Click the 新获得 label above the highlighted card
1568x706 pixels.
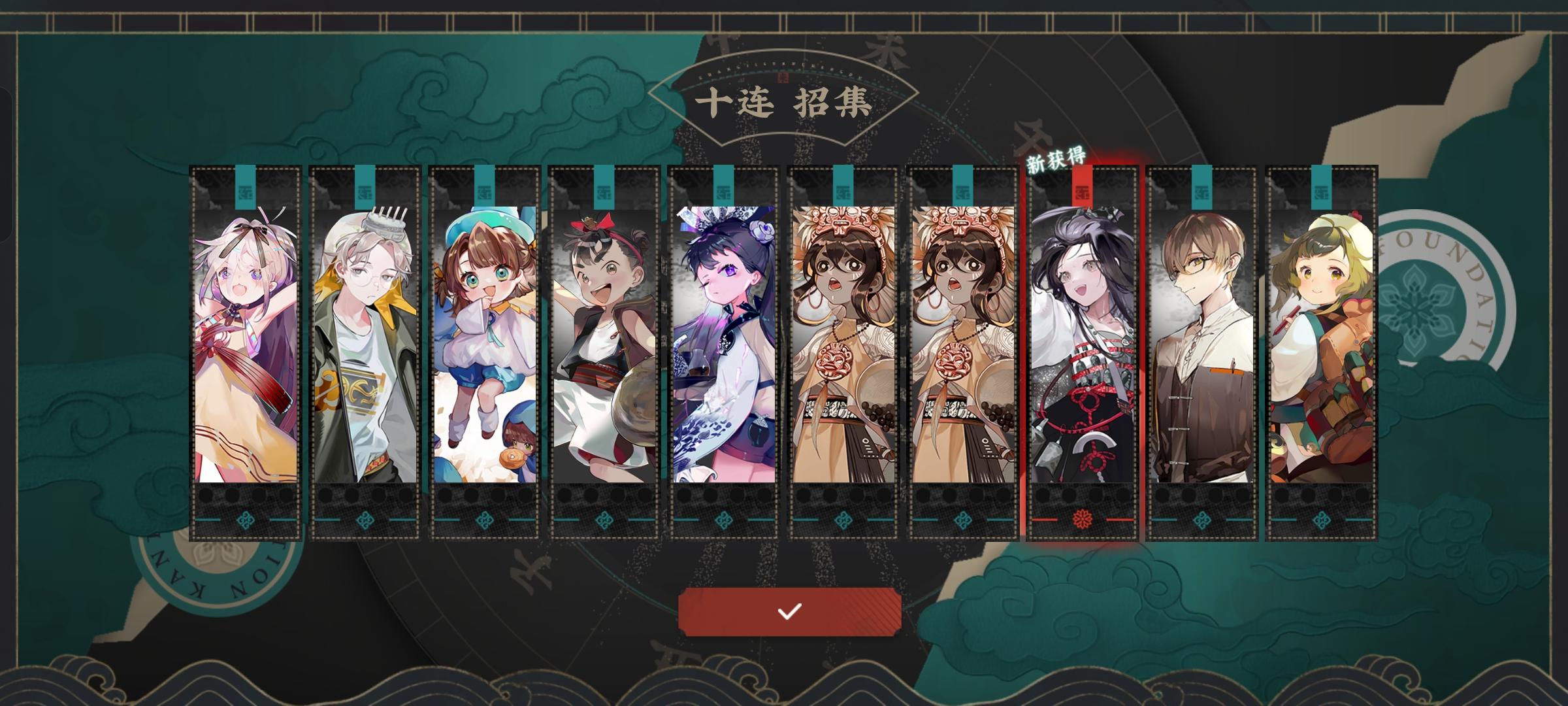[x=1056, y=160]
